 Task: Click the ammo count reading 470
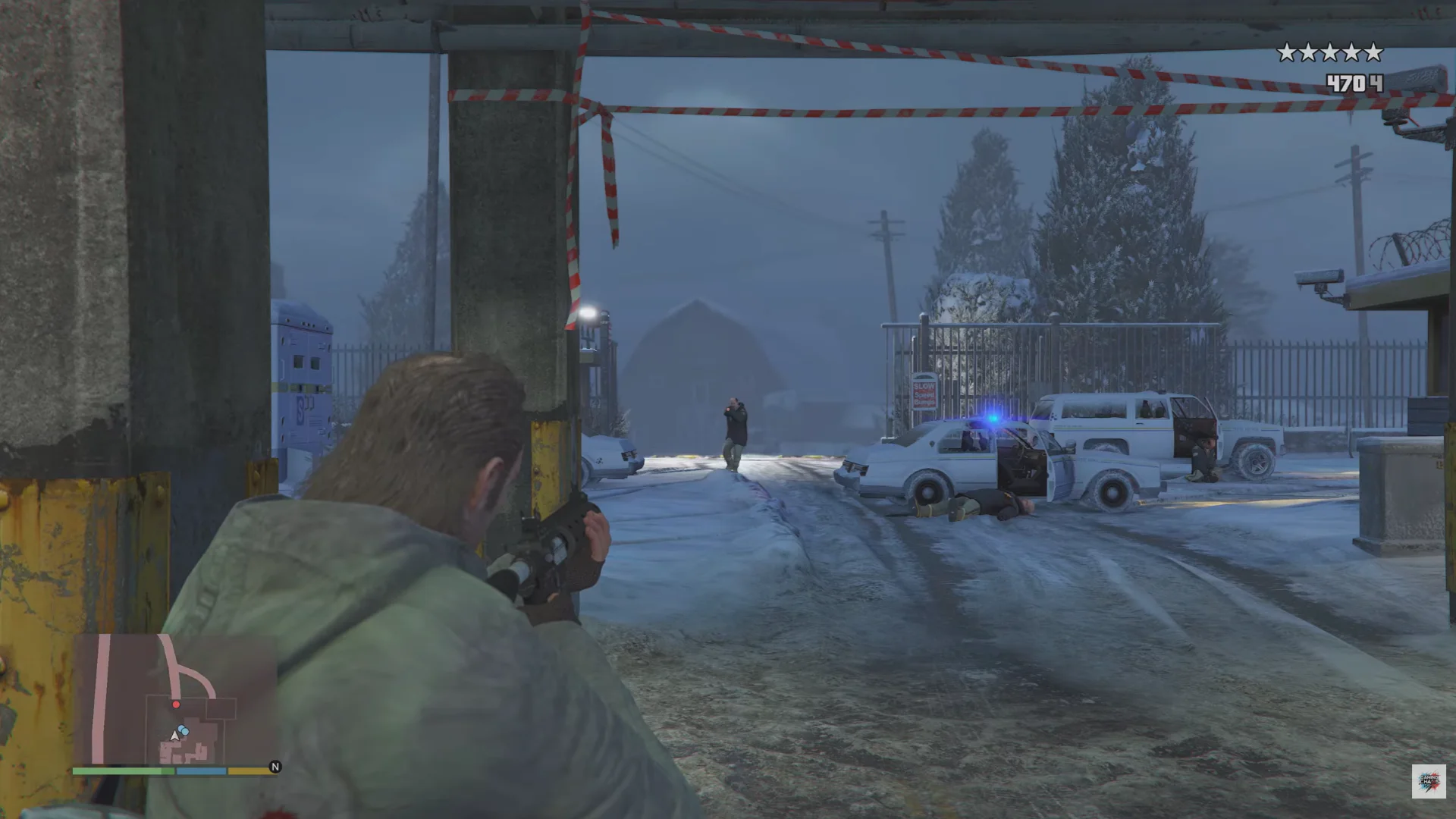tap(1346, 82)
